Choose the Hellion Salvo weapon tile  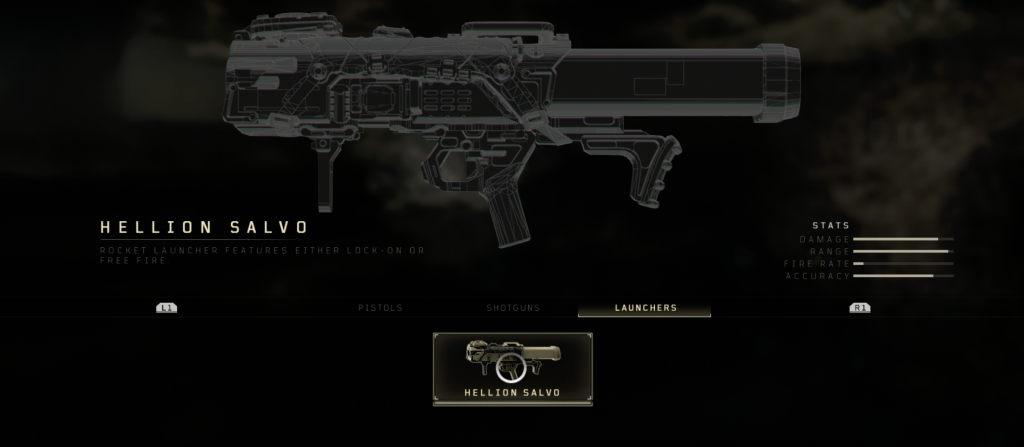click(512, 368)
